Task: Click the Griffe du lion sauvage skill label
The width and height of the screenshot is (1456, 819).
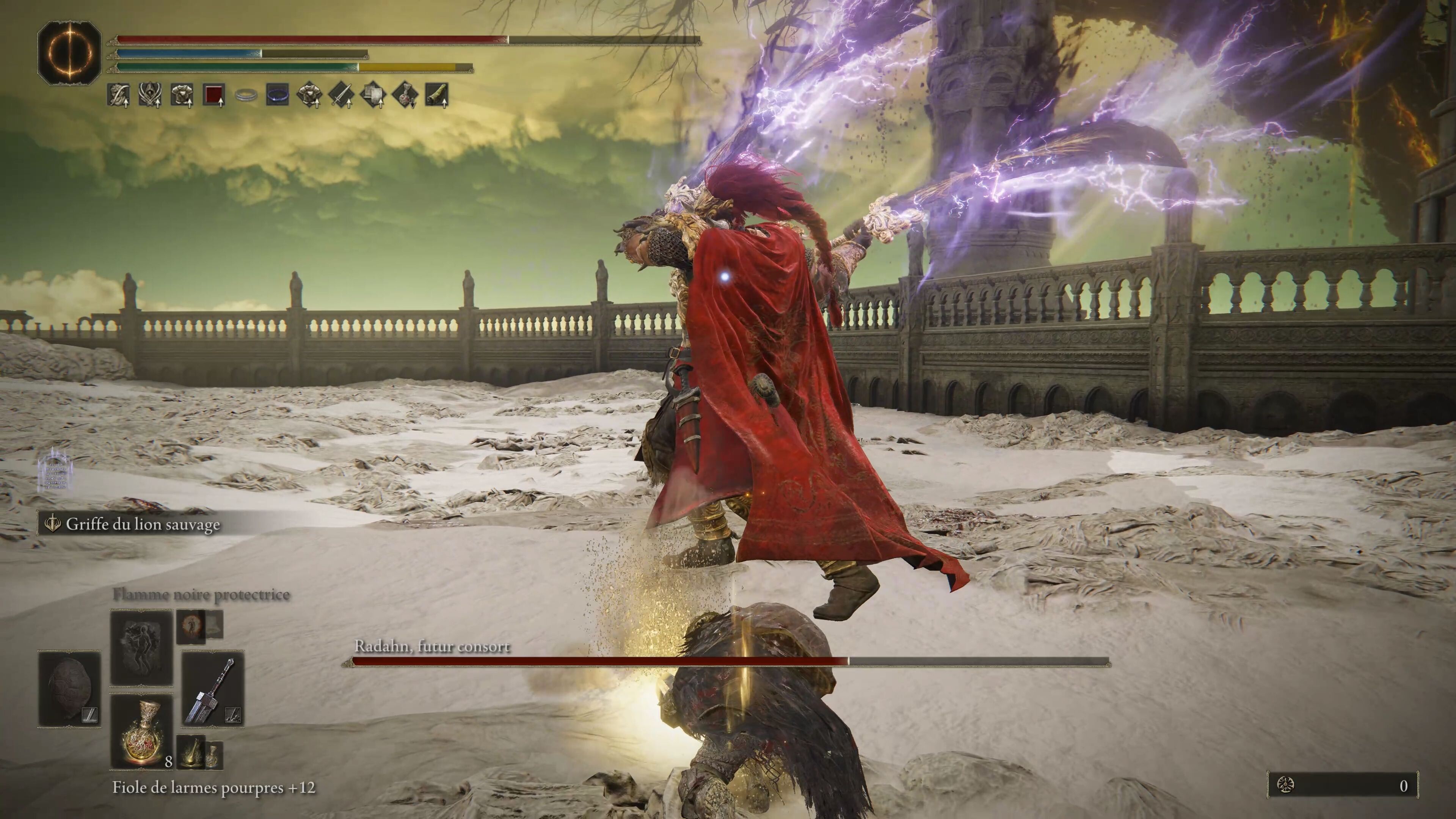Action: [x=143, y=524]
